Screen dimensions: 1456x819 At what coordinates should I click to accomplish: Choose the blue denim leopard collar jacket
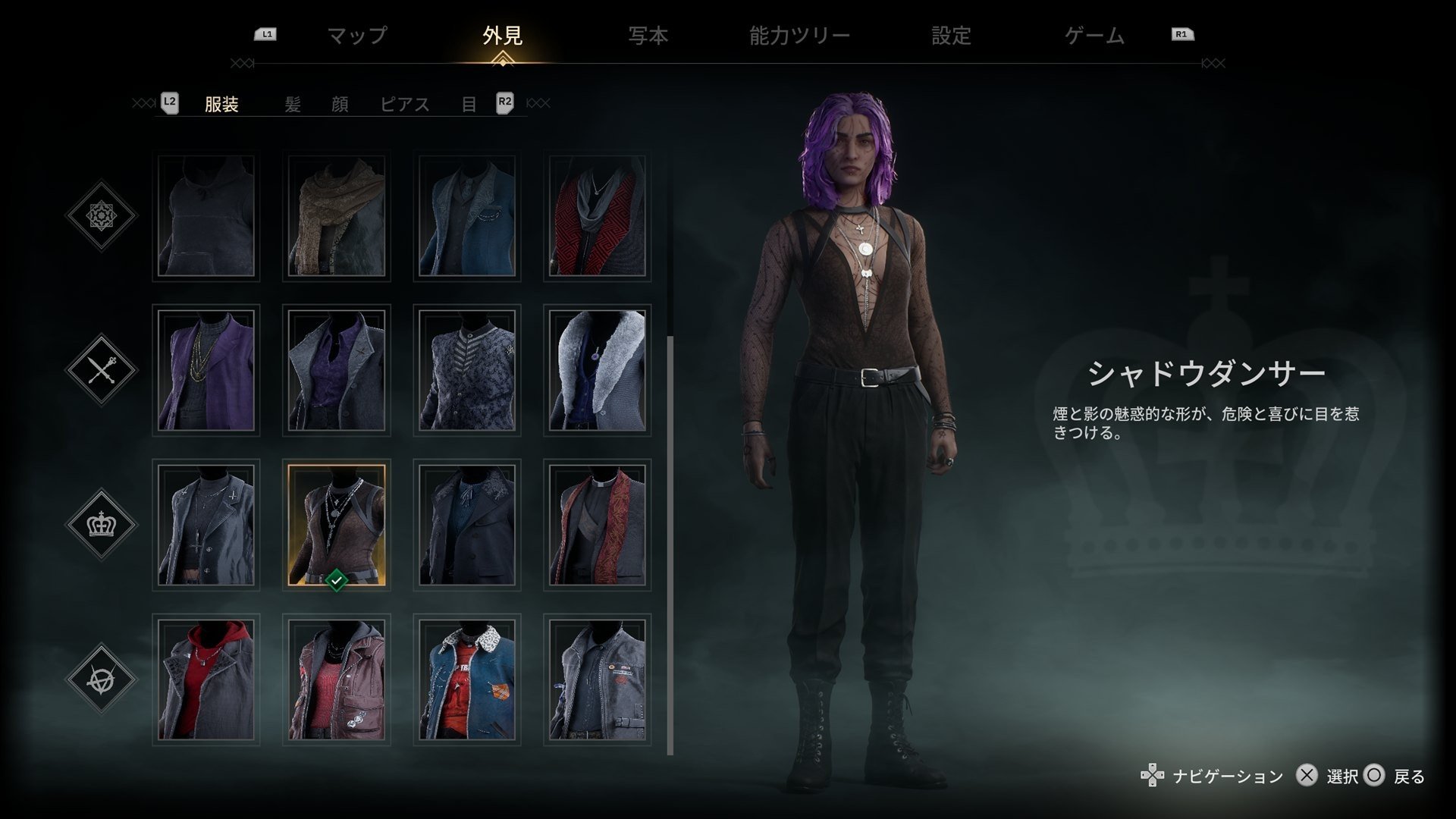tap(467, 679)
